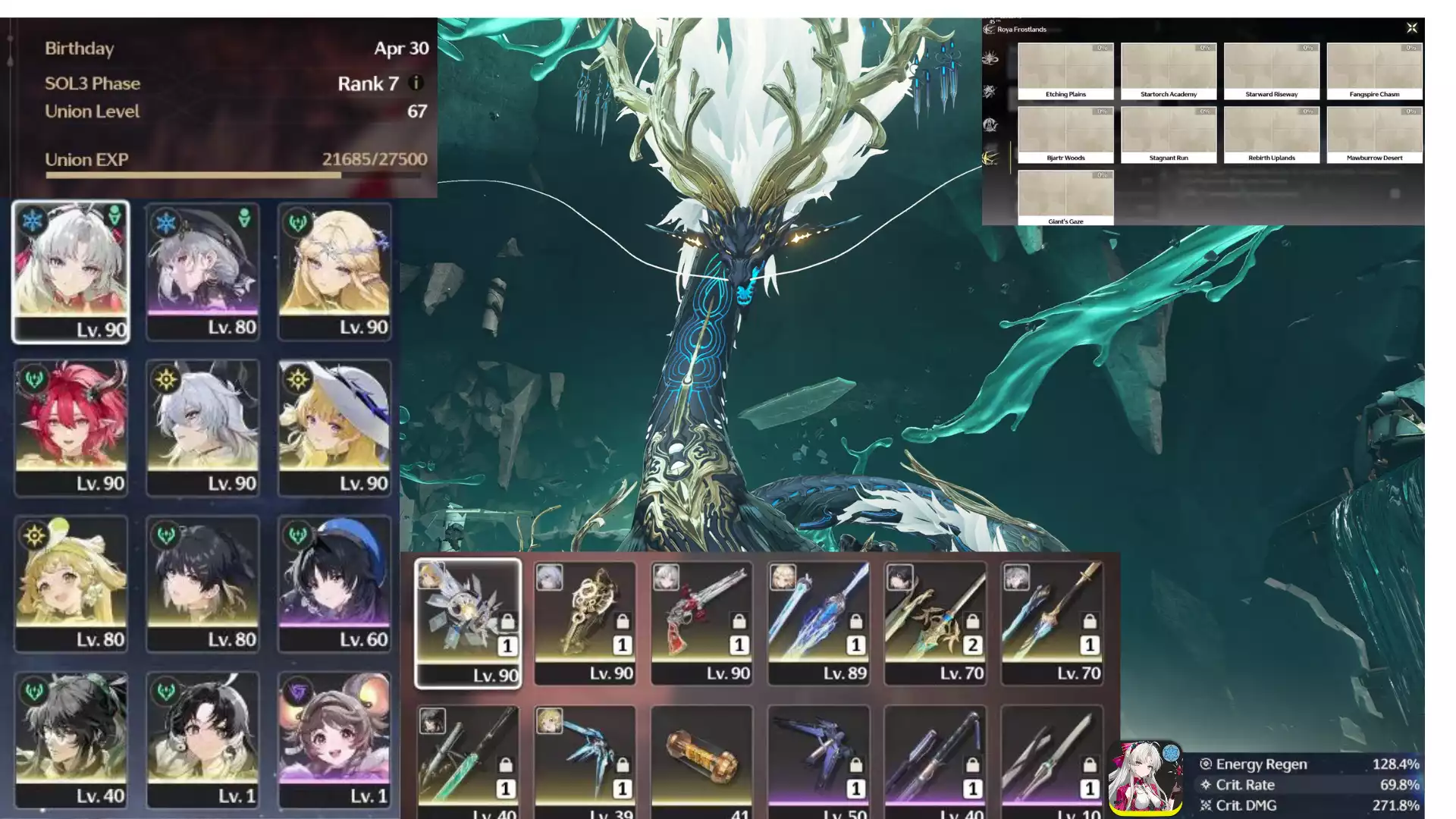
Task: Open the Etching Plains area map
Action: pos(1065,71)
